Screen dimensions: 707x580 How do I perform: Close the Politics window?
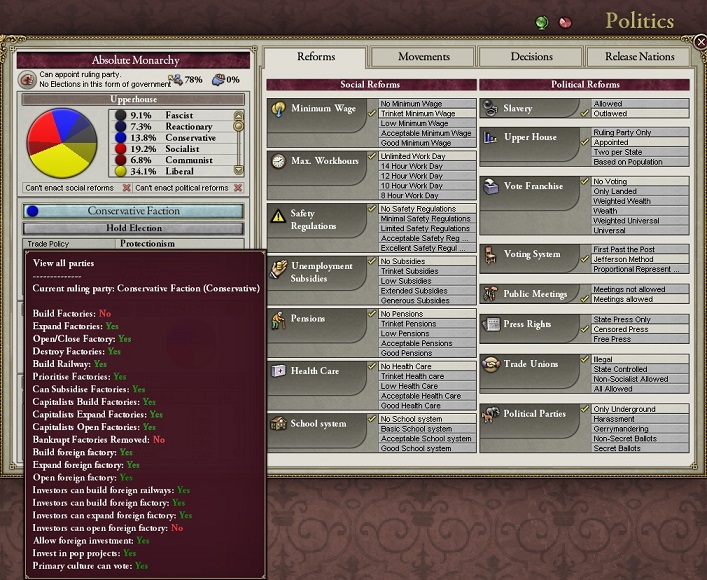pos(700,42)
